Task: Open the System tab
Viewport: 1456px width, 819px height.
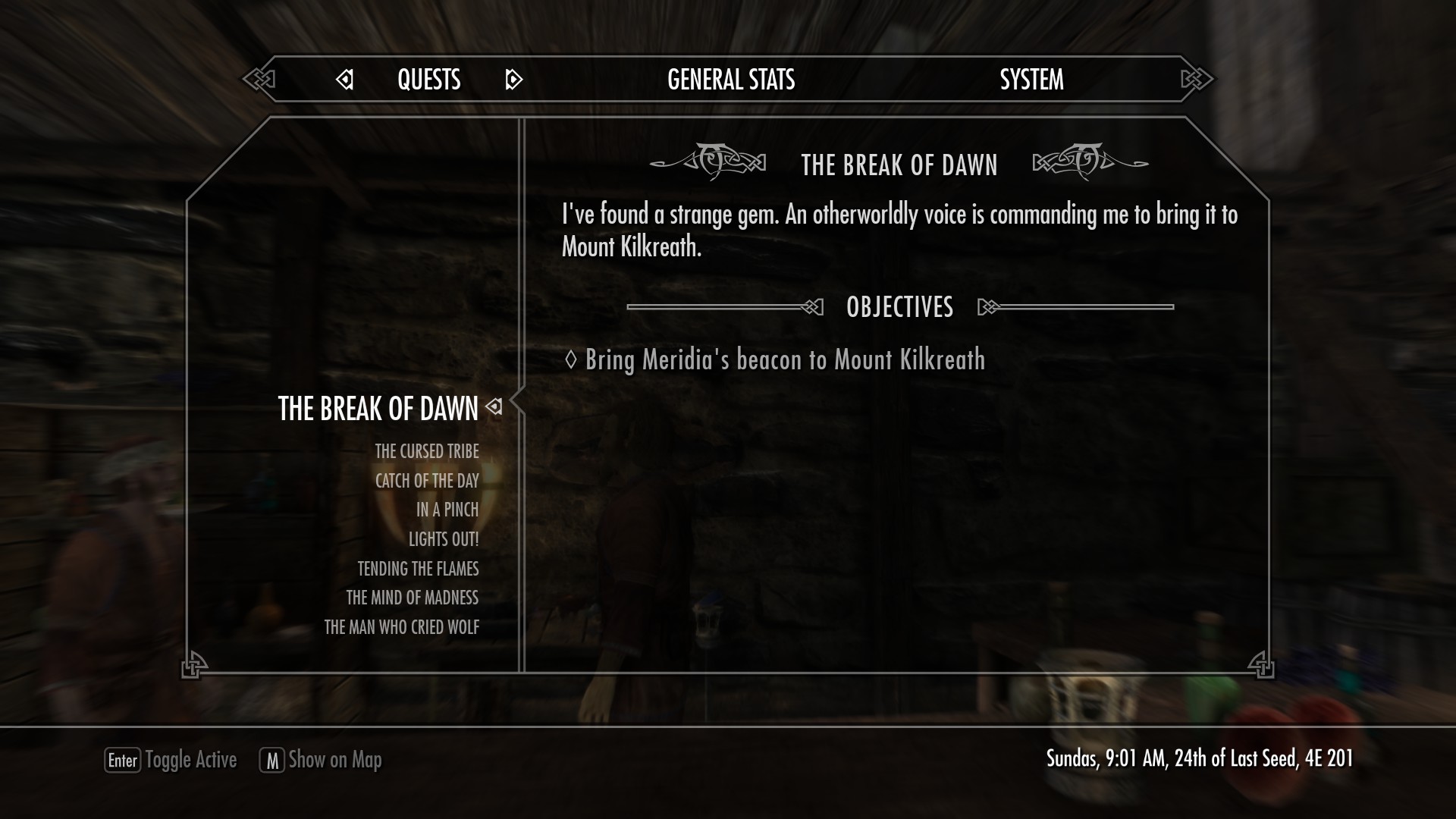Action: click(x=1031, y=80)
